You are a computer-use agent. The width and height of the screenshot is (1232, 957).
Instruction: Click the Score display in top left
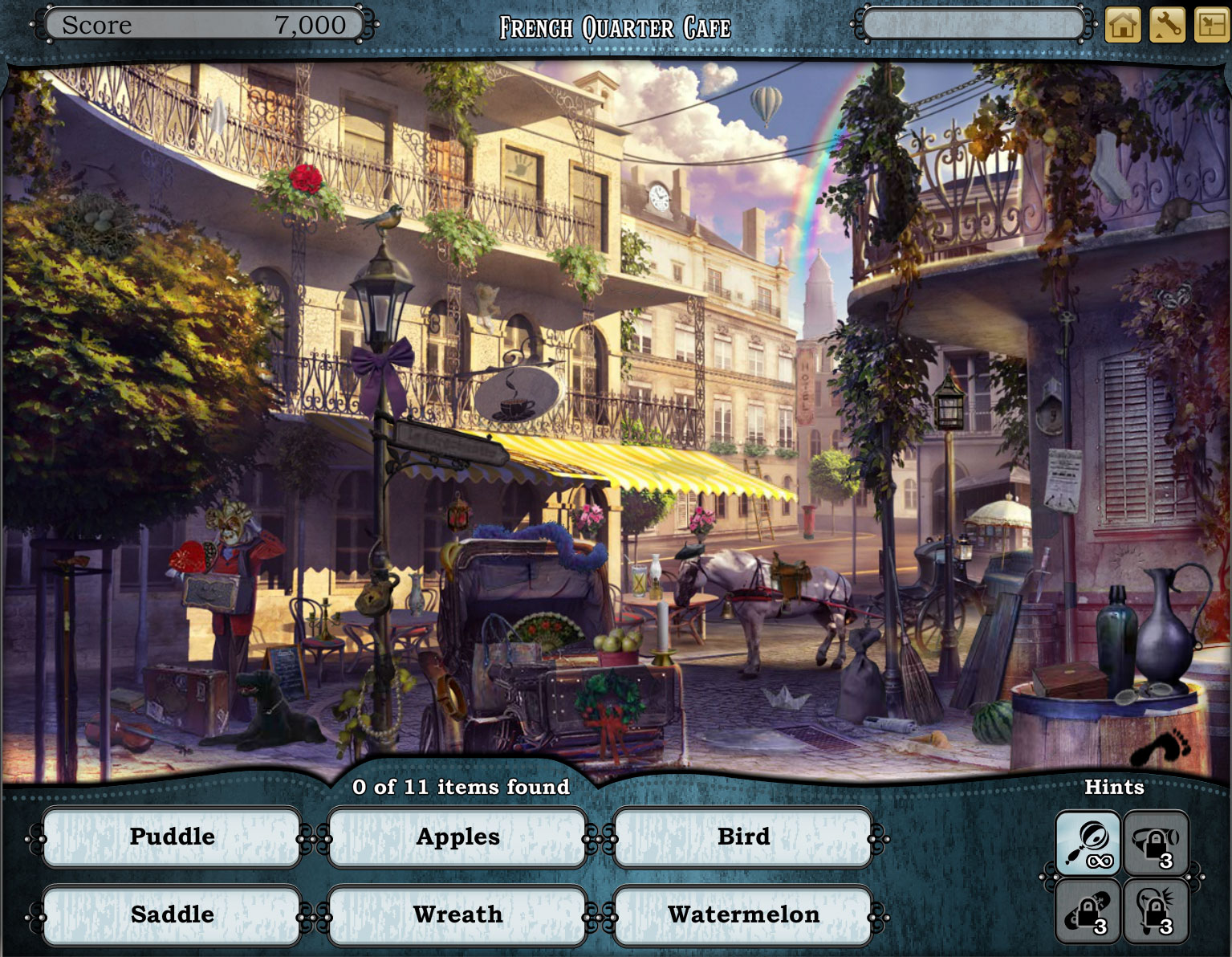(x=201, y=25)
